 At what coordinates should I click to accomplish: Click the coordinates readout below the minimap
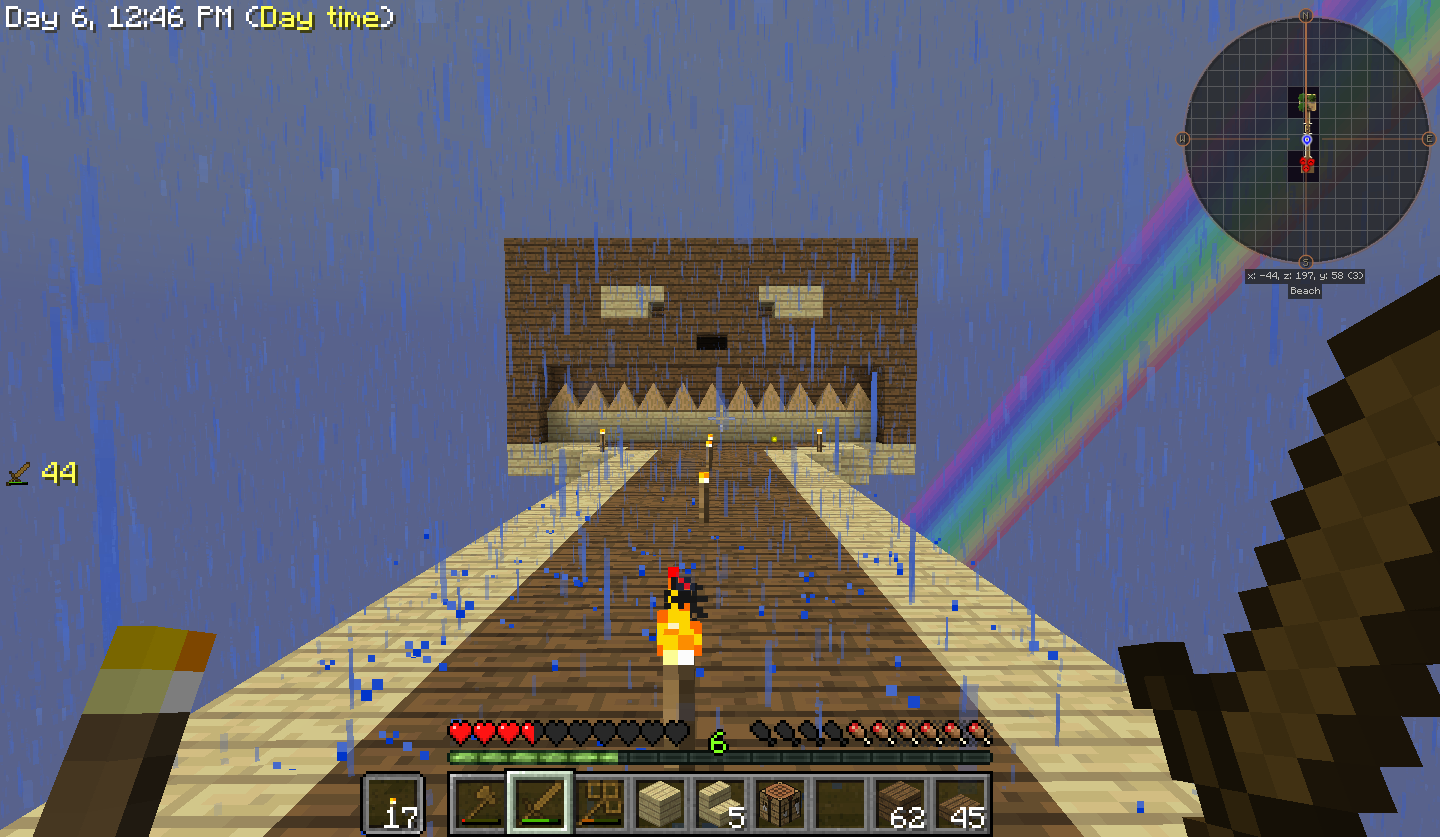1305,276
